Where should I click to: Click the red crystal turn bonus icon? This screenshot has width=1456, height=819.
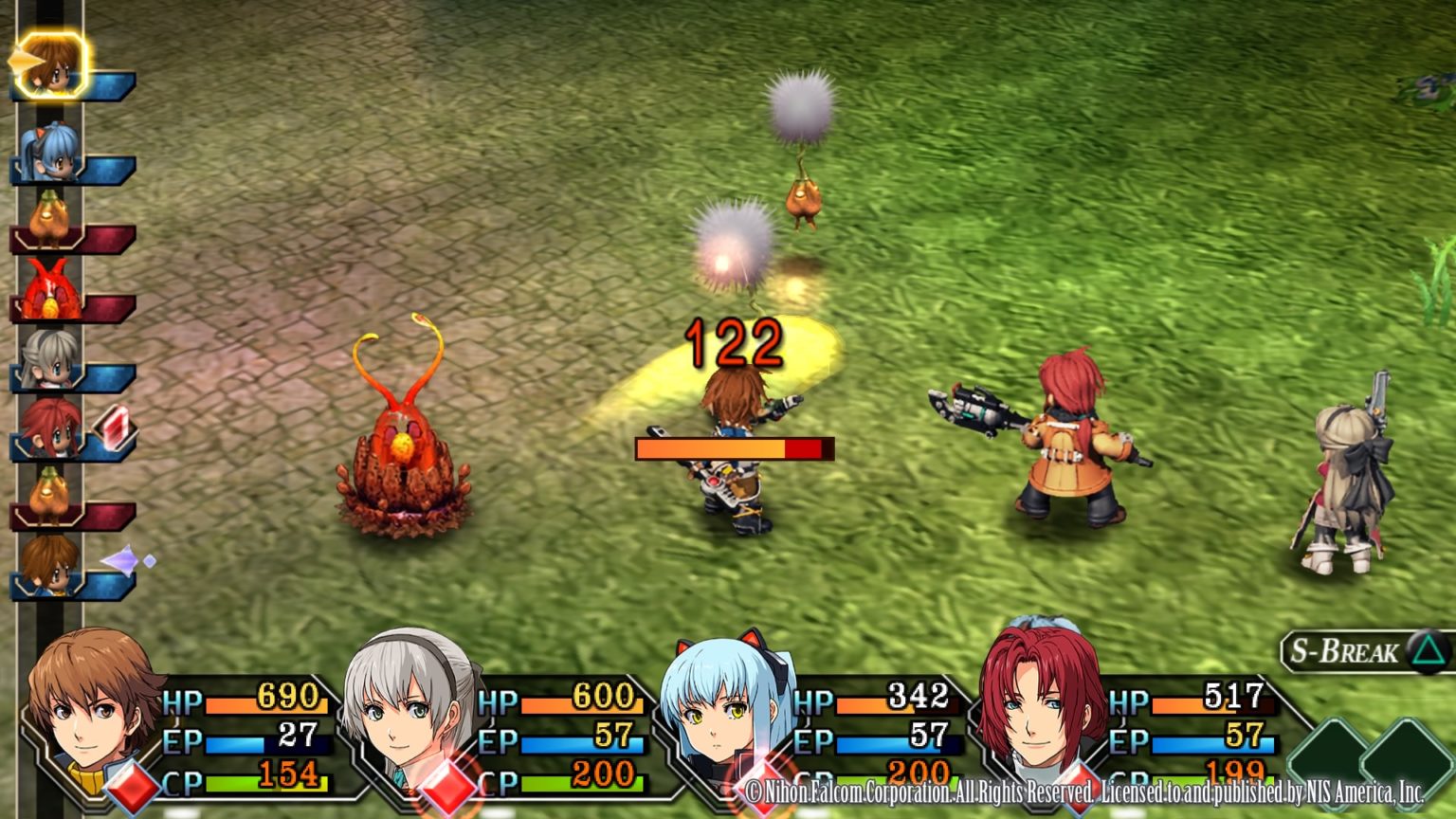click(115, 428)
